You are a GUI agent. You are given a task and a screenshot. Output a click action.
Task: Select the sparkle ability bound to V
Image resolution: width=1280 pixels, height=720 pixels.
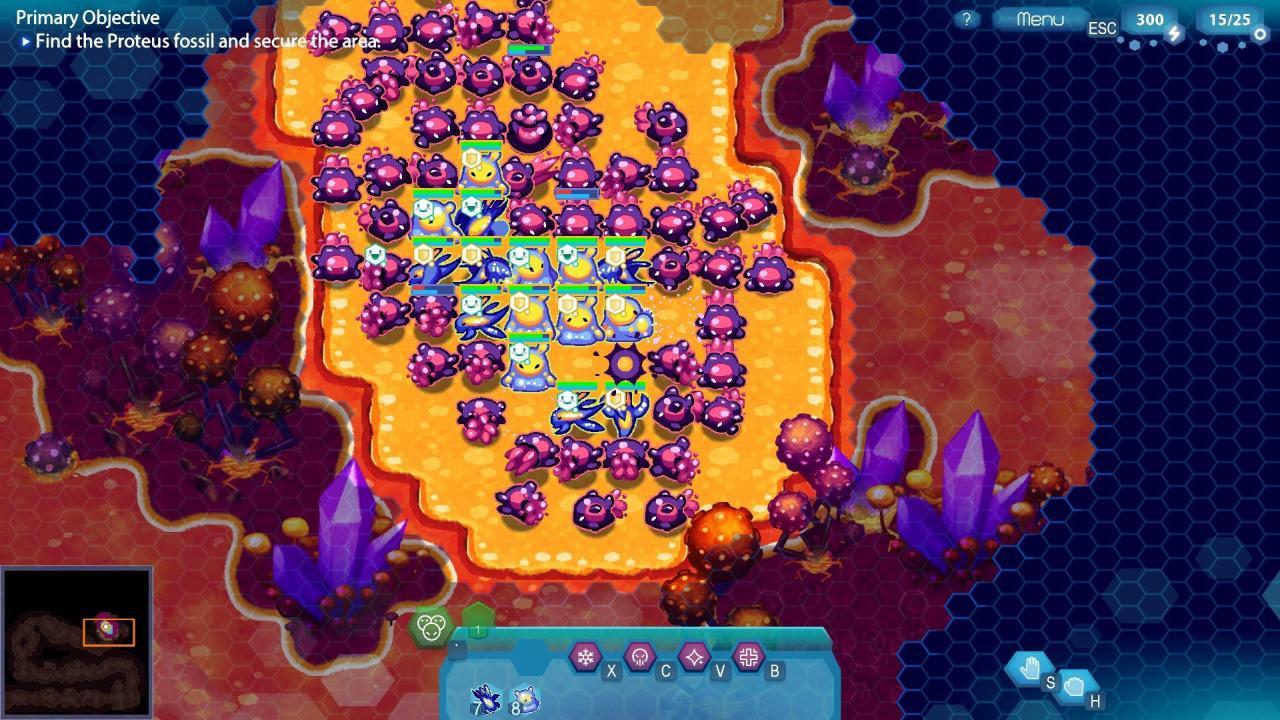[x=695, y=656]
